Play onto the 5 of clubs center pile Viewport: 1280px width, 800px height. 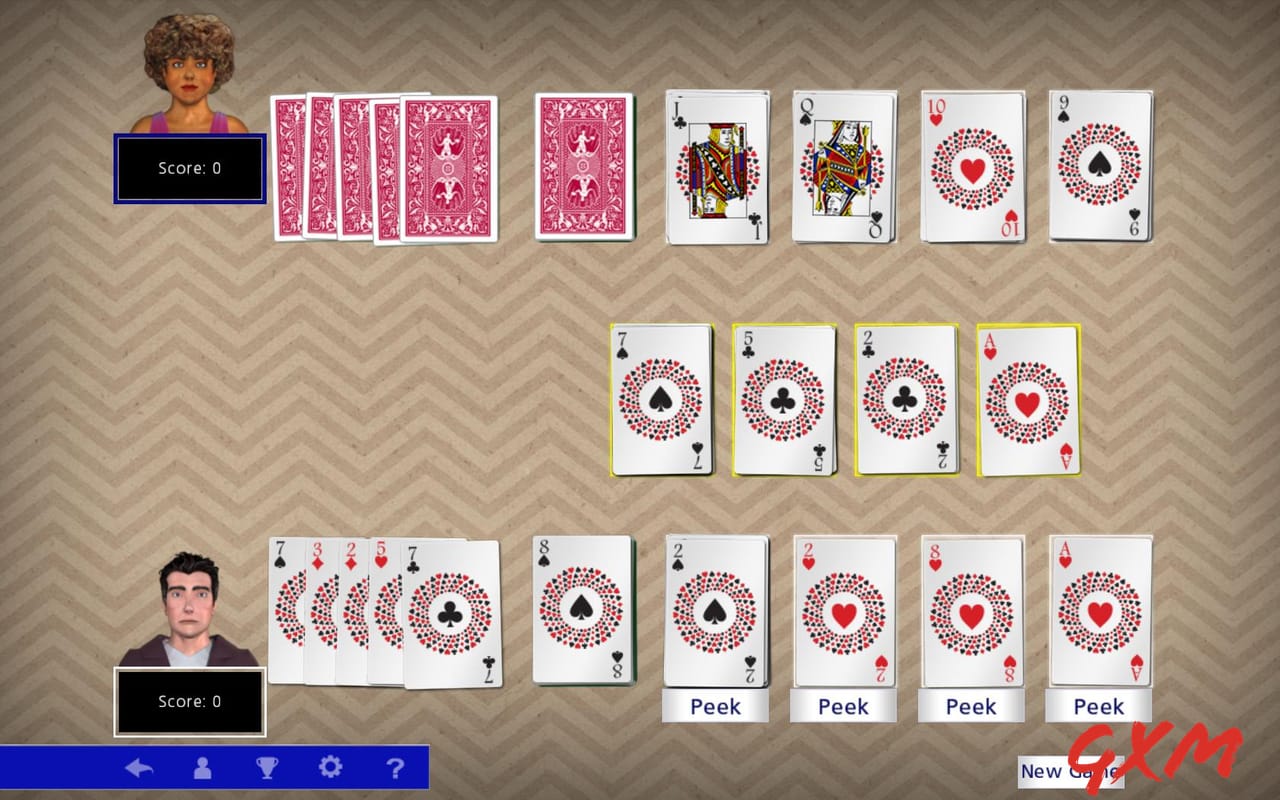(783, 400)
